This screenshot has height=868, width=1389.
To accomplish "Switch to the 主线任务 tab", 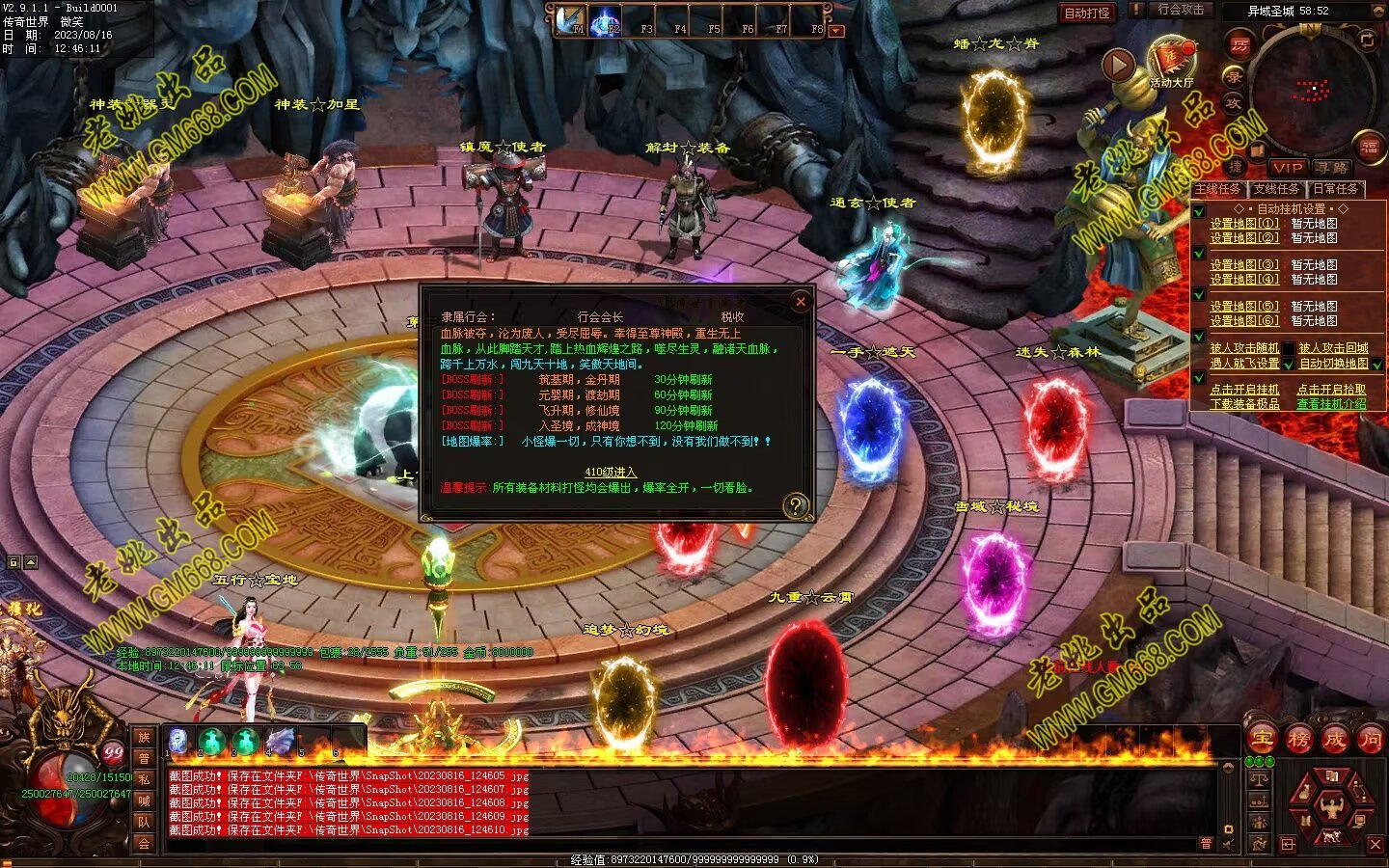I will click(1218, 189).
